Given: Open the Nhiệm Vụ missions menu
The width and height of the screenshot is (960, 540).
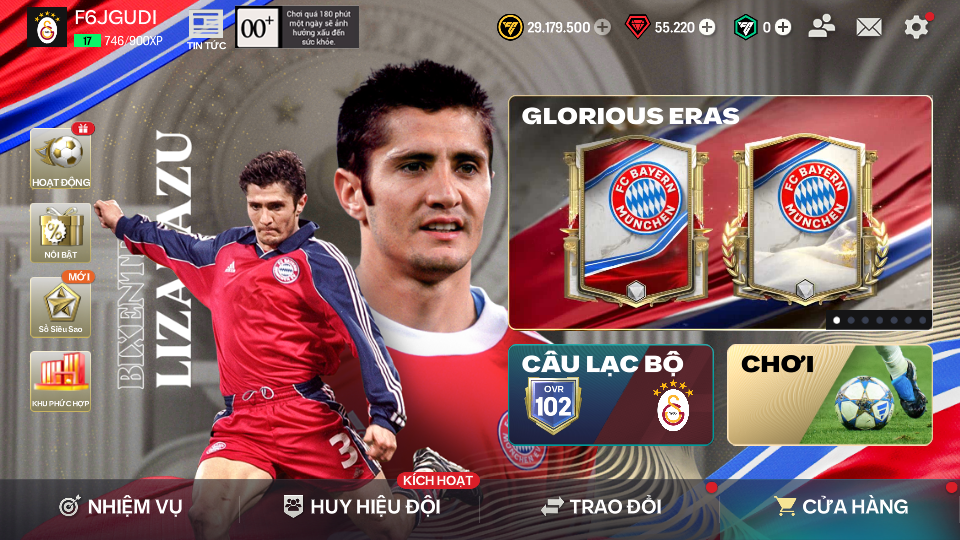Looking at the screenshot, I should [120, 507].
